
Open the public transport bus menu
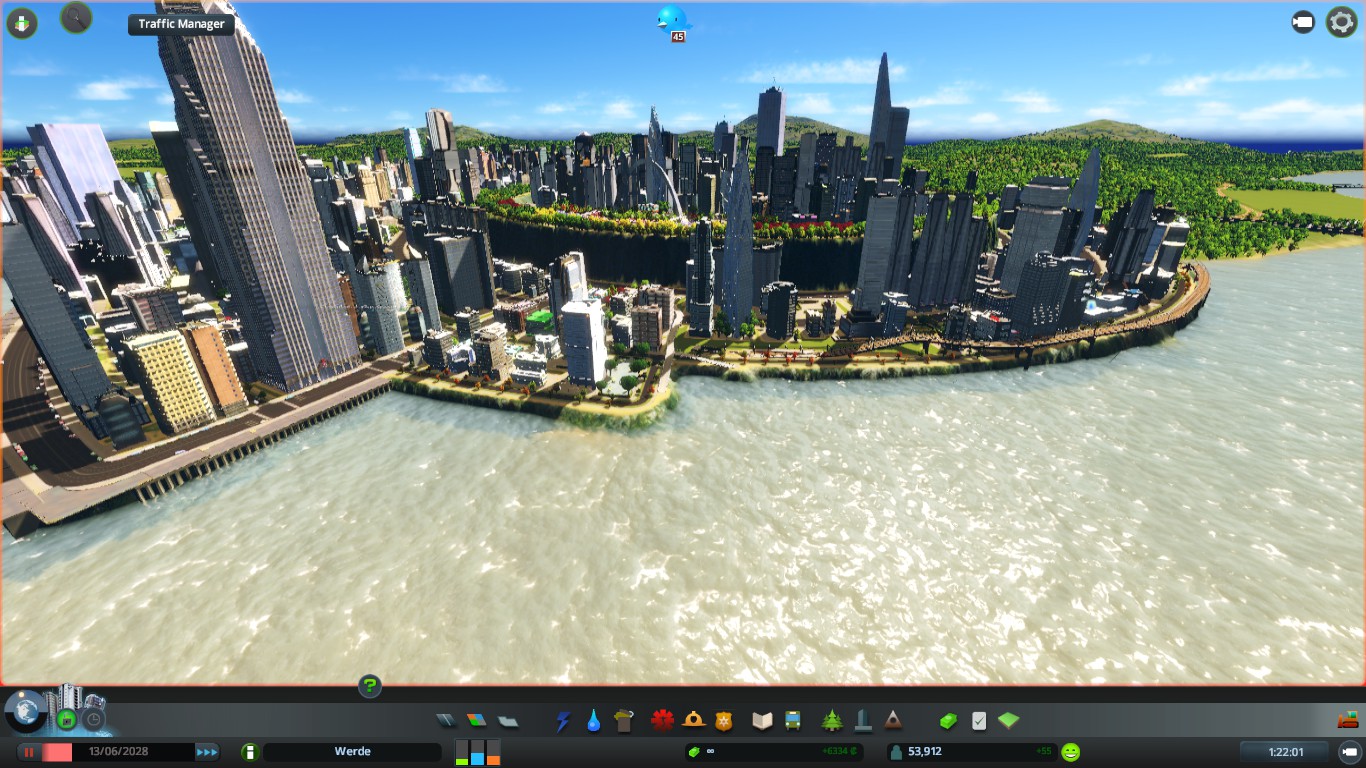tap(793, 720)
